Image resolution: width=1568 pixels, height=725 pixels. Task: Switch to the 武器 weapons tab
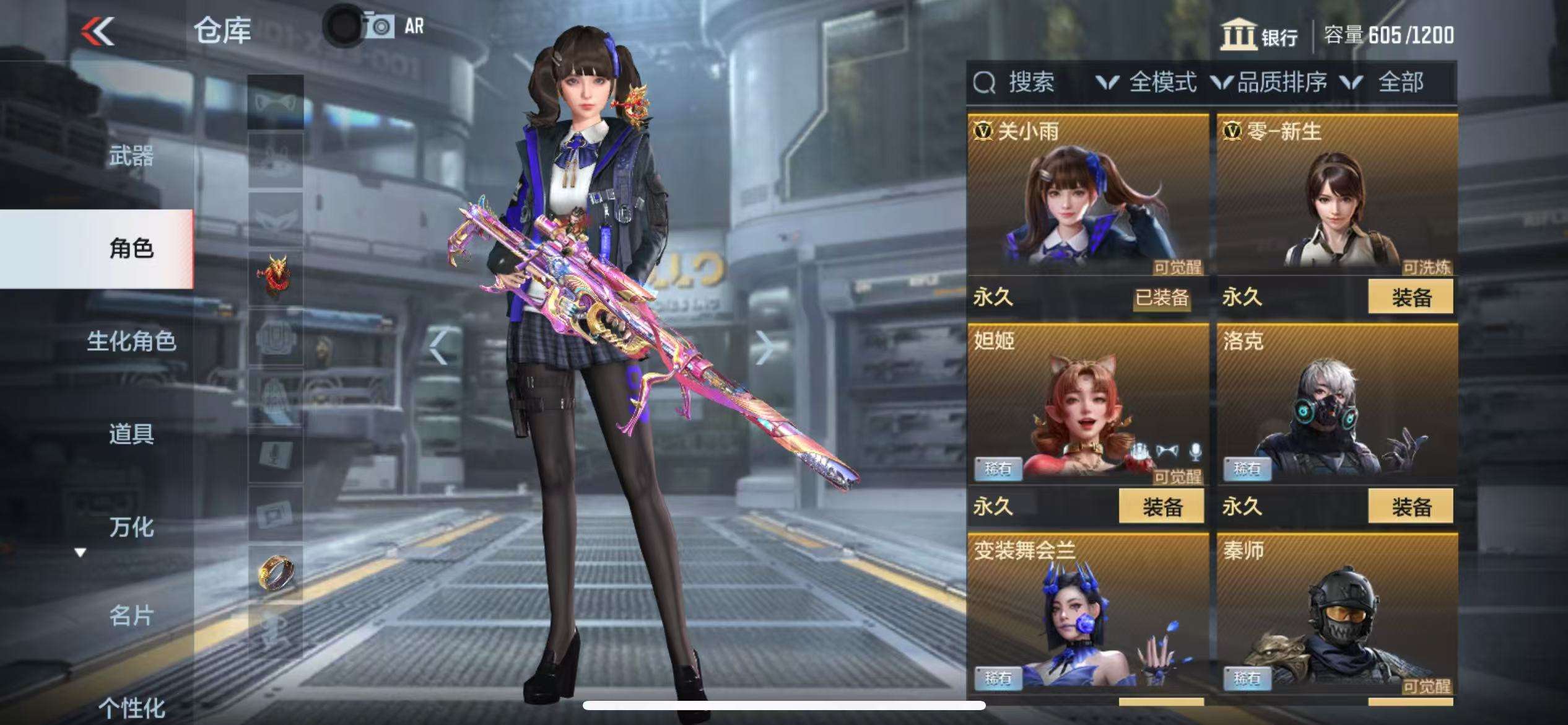click(x=131, y=156)
